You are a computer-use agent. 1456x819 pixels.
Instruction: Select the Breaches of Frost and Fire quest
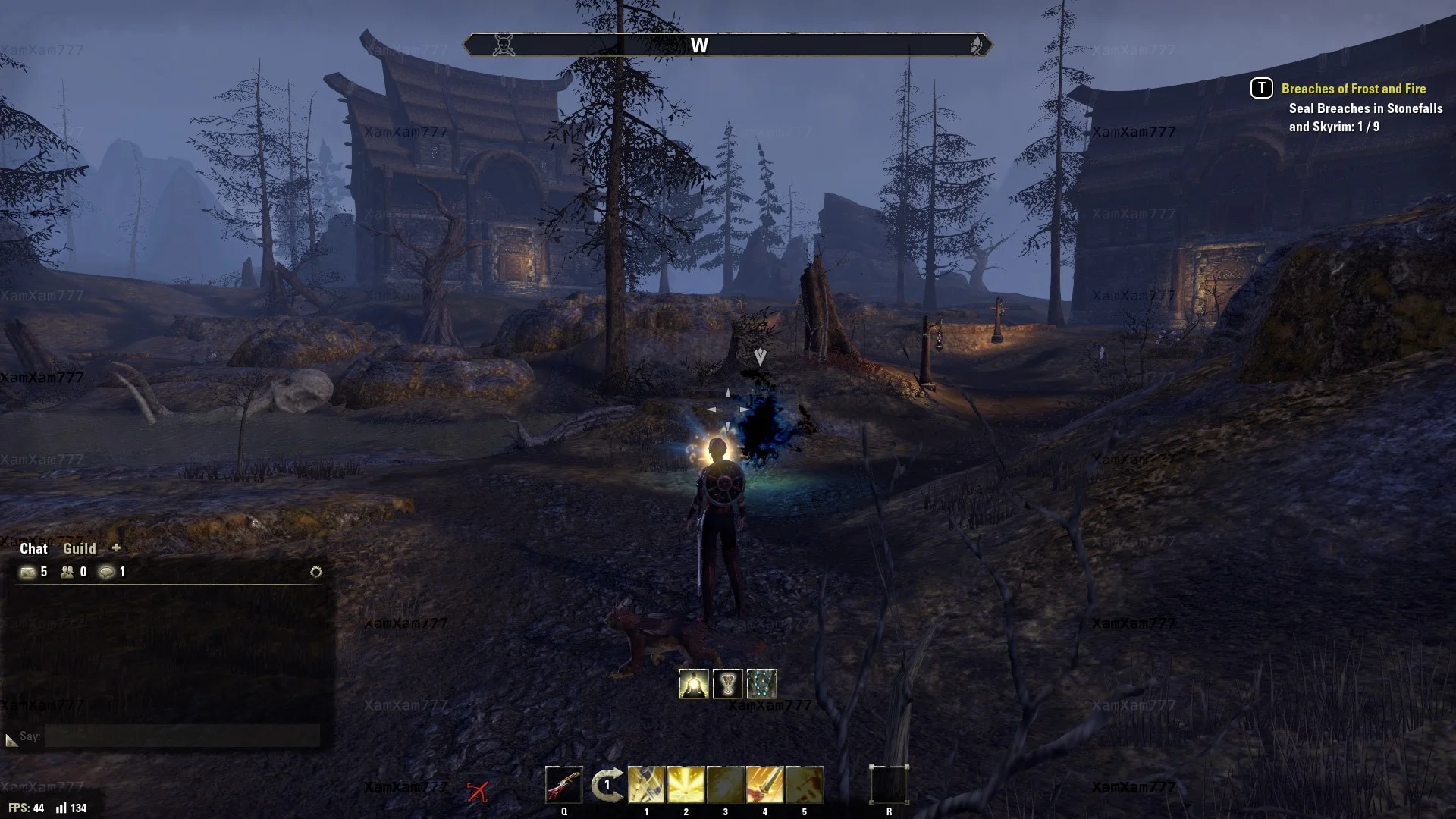pyautogui.click(x=1353, y=89)
